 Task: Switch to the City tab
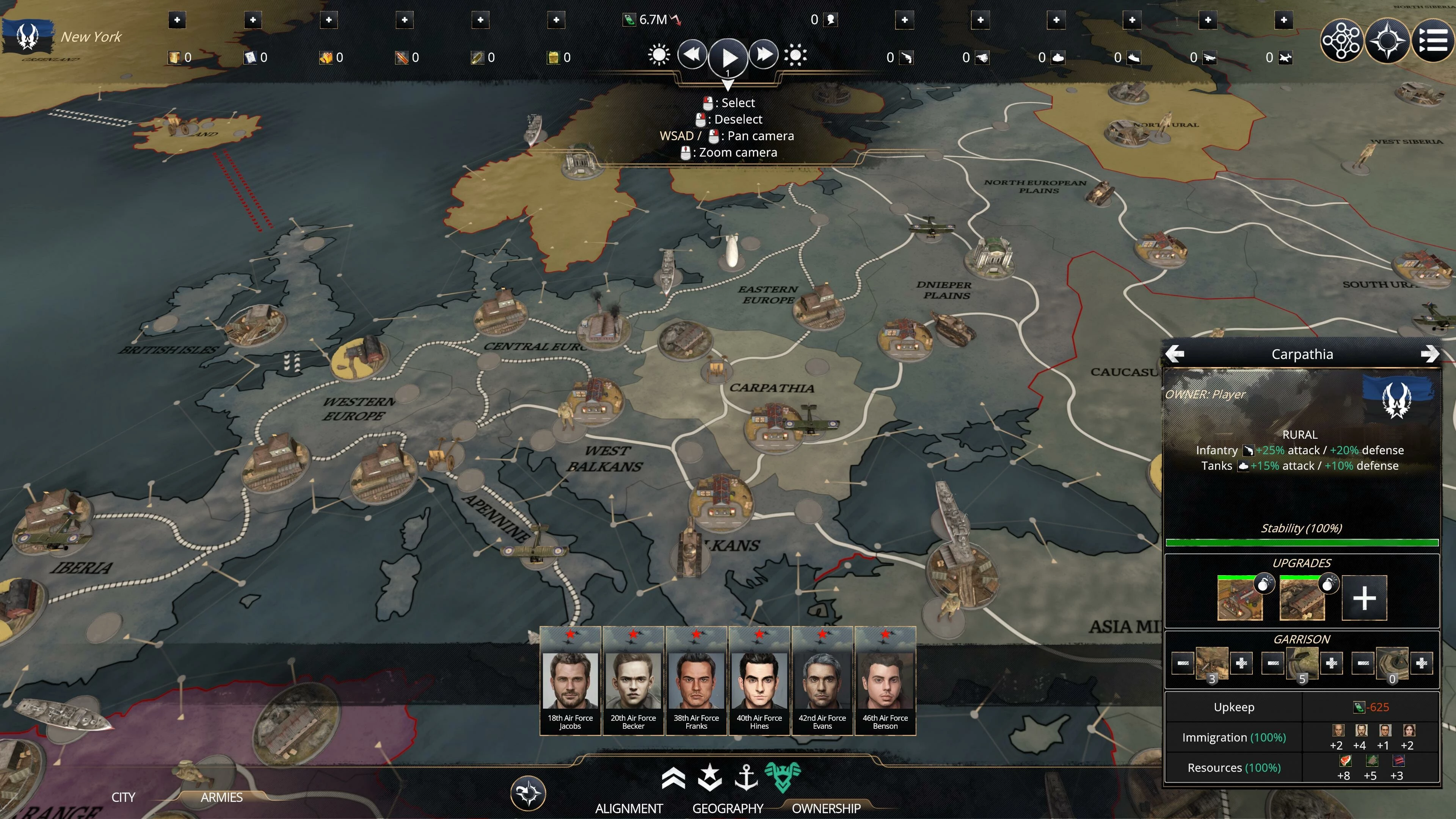(x=123, y=797)
